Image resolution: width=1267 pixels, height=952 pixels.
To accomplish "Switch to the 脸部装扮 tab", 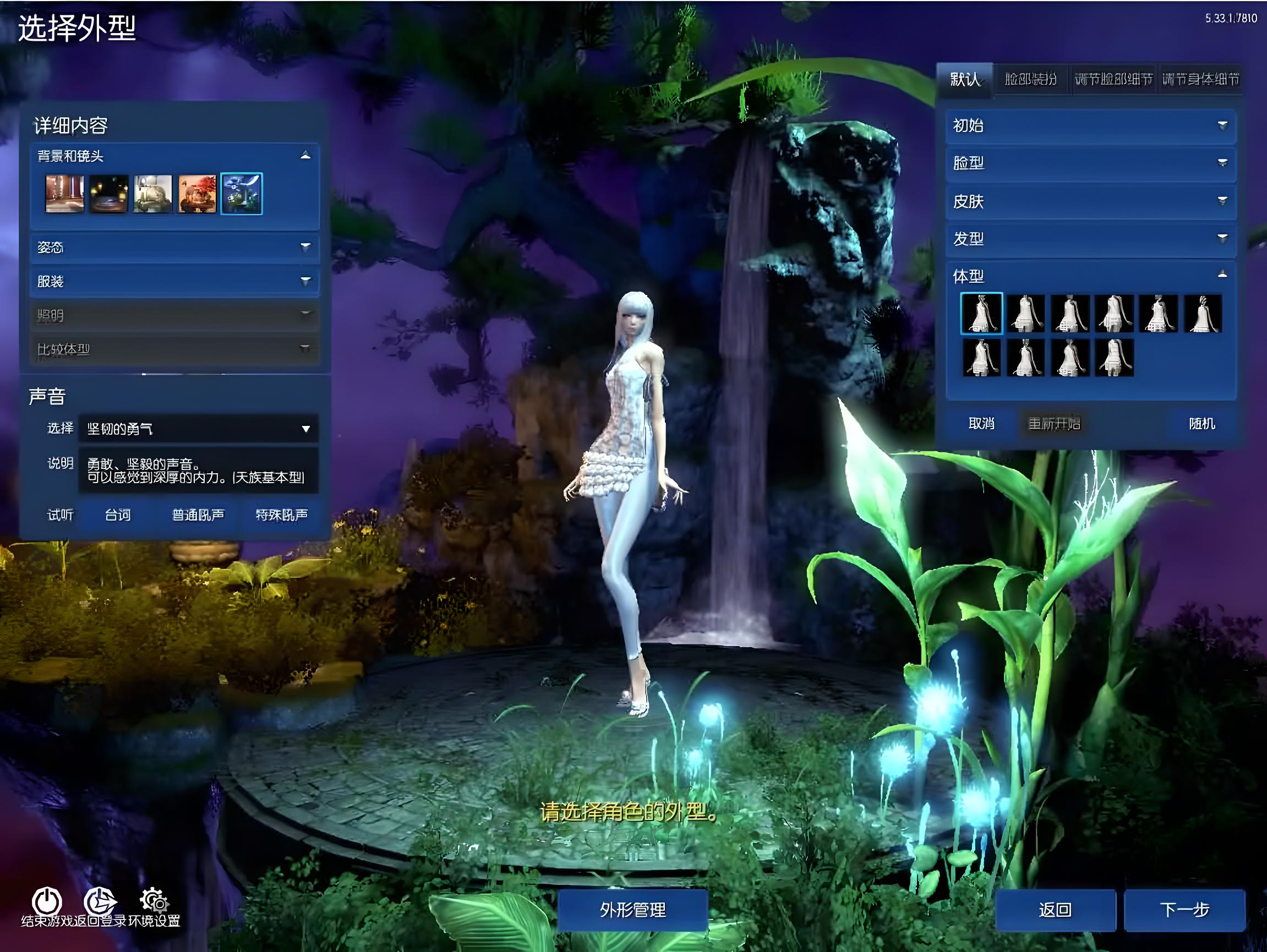I will [1030, 79].
